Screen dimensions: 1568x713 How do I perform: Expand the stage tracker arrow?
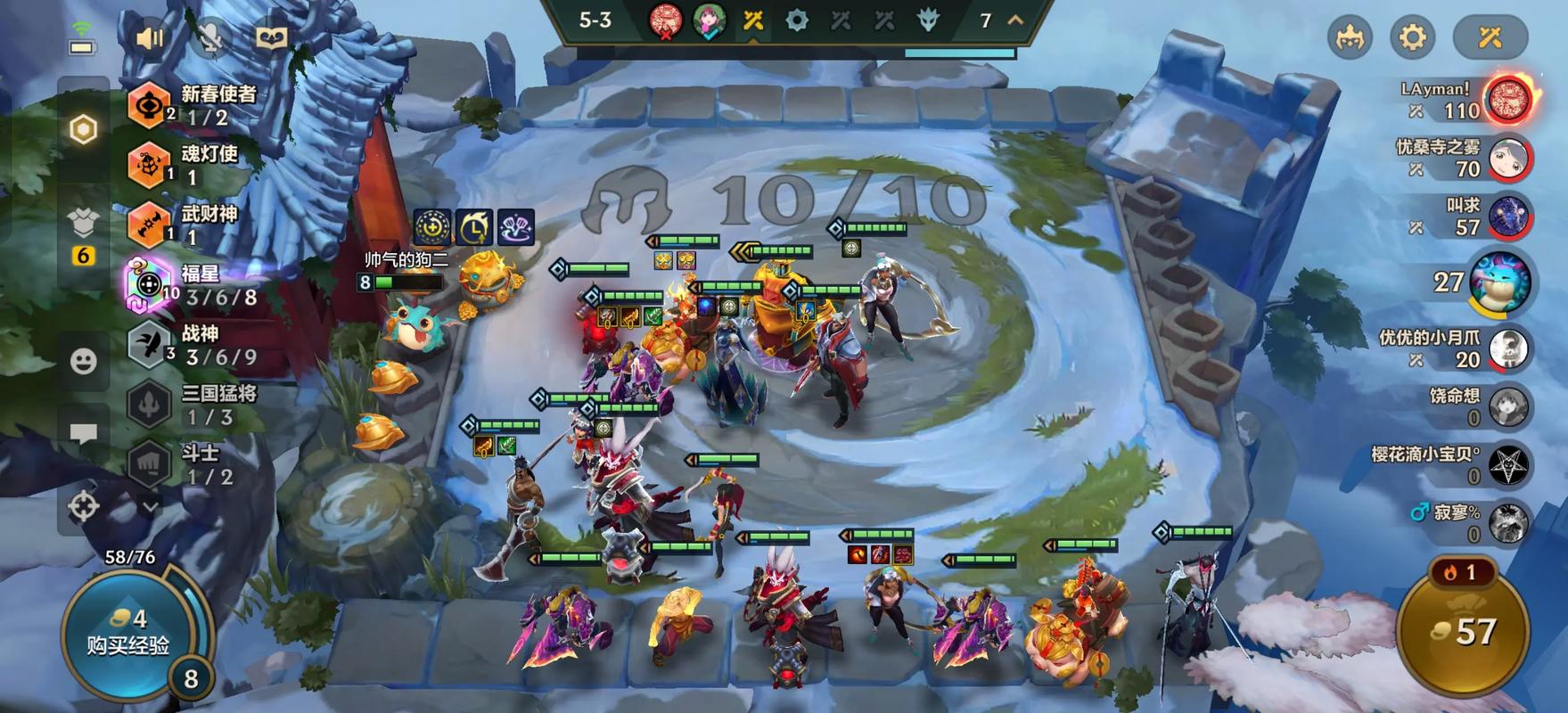(x=1015, y=20)
